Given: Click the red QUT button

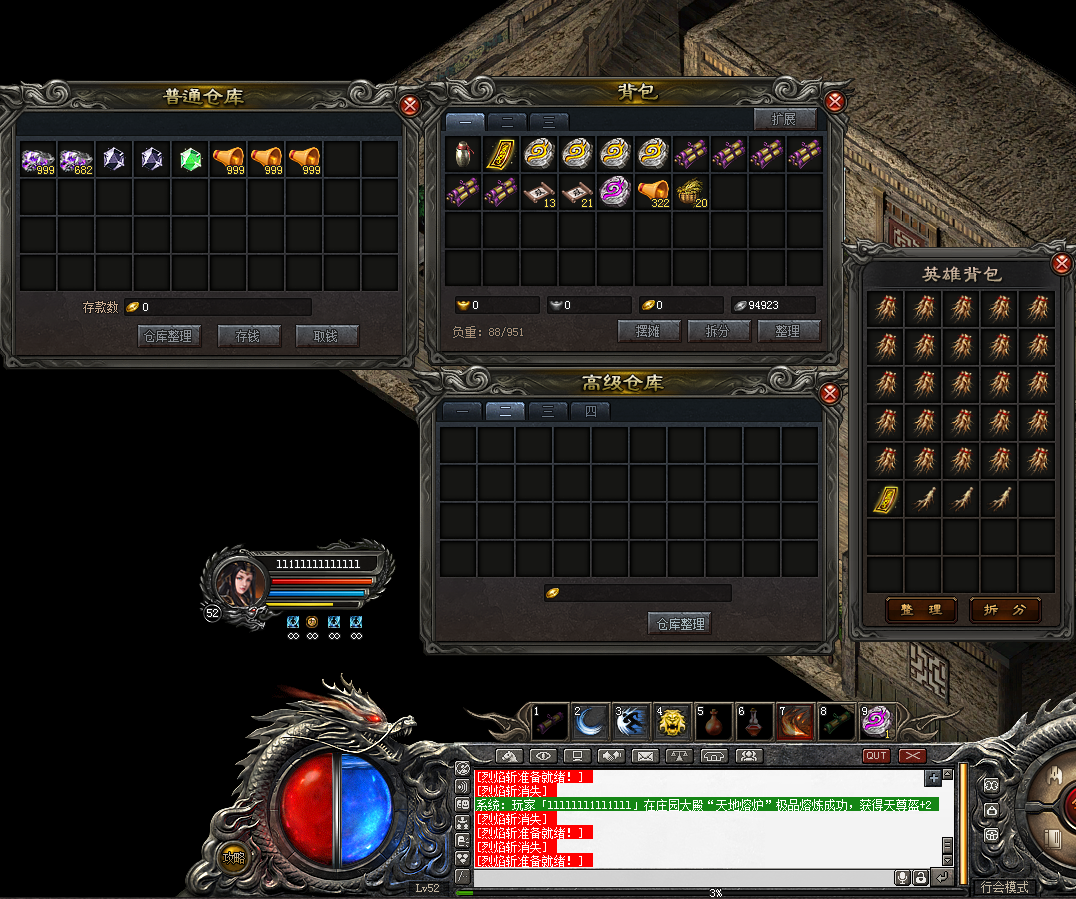Looking at the screenshot, I should coord(876,756).
